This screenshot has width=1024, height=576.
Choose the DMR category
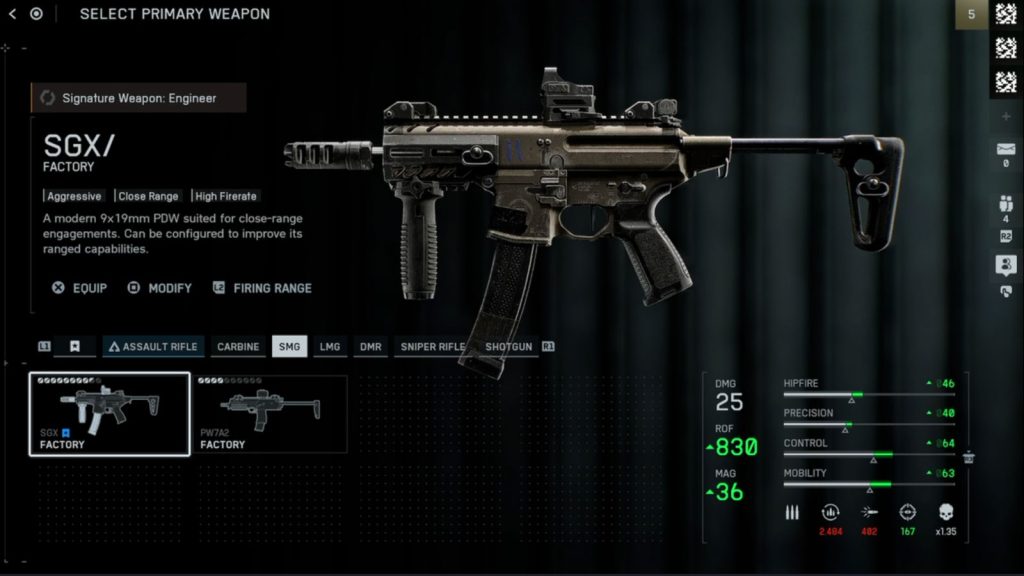pyautogui.click(x=371, y=347)
